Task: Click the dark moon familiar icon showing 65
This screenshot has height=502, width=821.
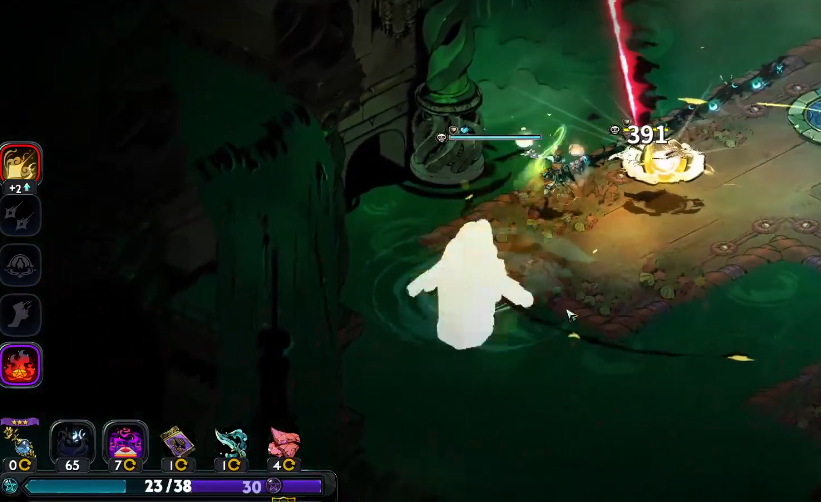Action: coord(72,442)
